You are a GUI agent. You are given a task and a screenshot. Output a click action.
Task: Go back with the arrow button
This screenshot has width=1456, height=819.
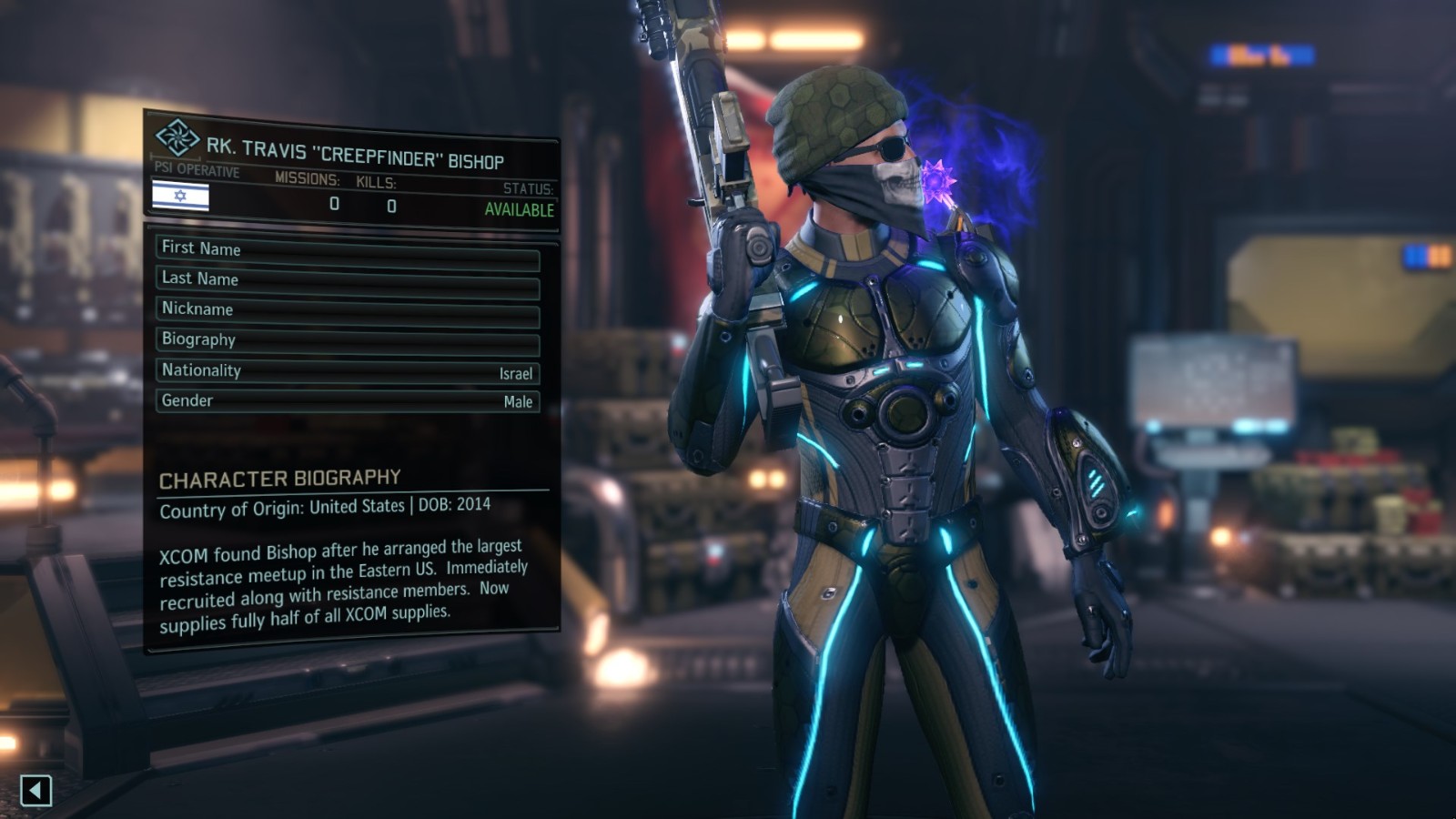(x=35, y=790)
